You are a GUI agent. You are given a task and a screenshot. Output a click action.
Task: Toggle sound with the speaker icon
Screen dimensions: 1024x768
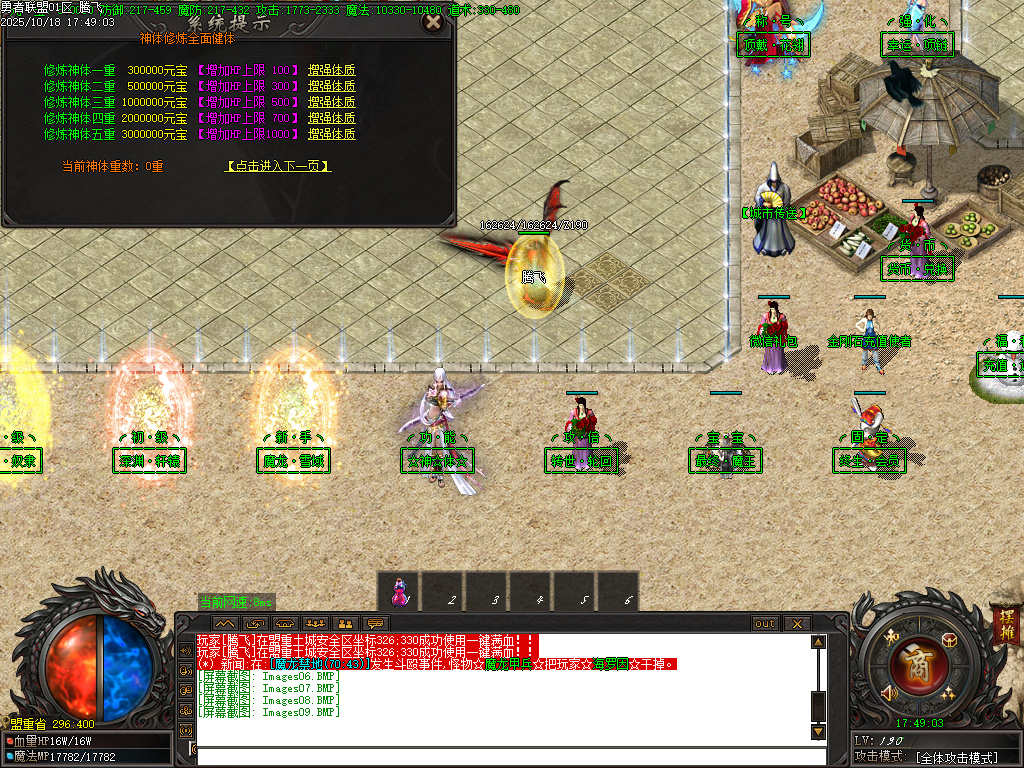[x=887, y=692]
